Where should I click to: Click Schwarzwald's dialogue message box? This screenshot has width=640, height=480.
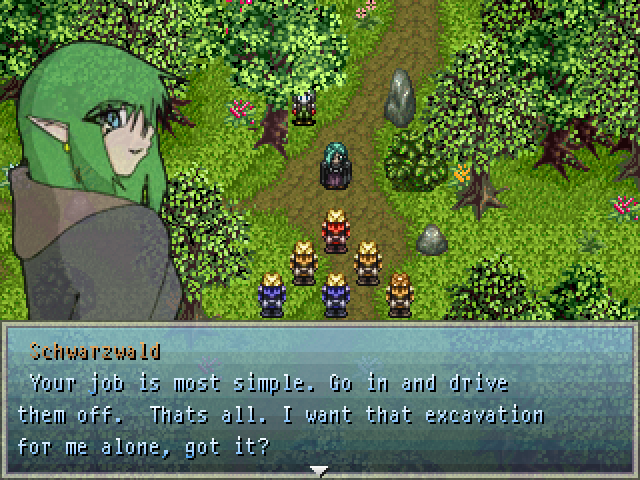(x=320, y=400)
